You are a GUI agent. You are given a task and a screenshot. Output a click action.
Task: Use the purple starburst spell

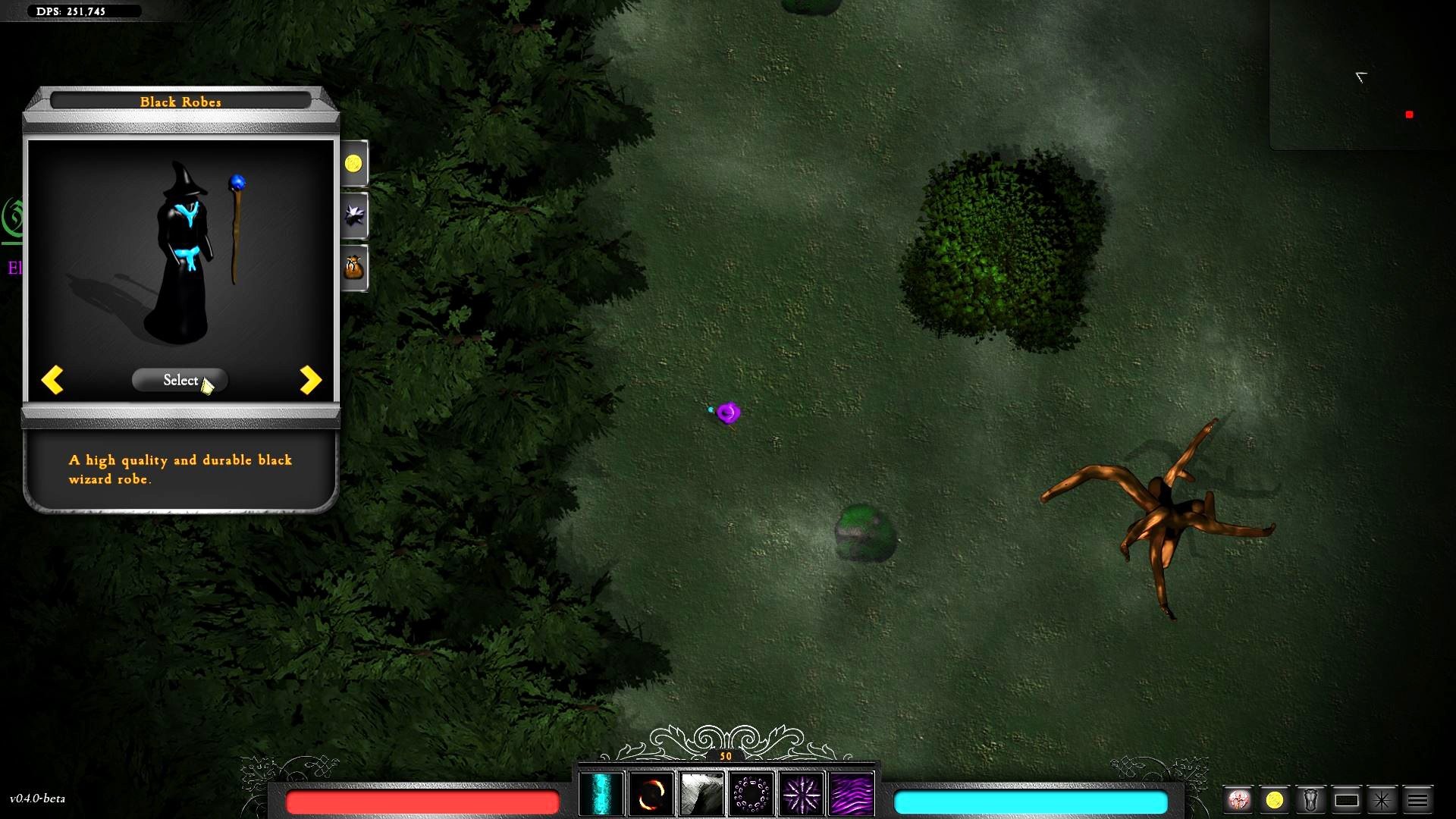point(801,792)
